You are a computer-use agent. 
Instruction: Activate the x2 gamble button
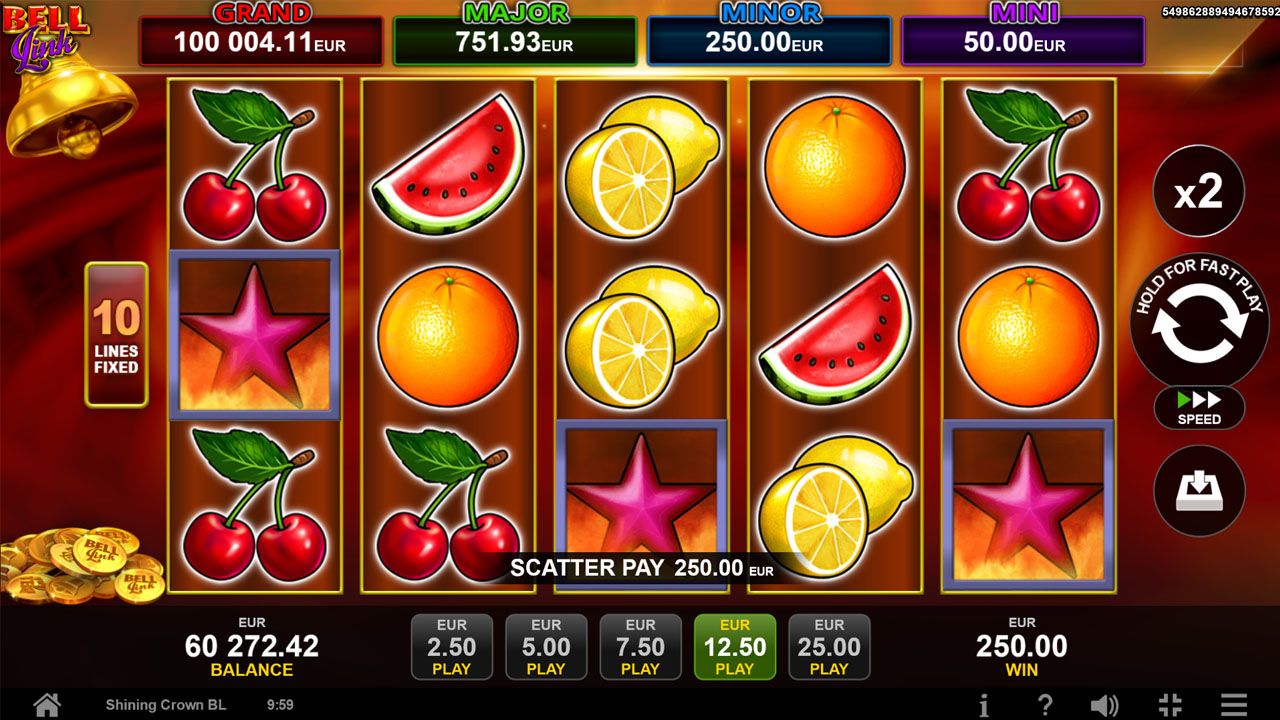coord(1198,191)
